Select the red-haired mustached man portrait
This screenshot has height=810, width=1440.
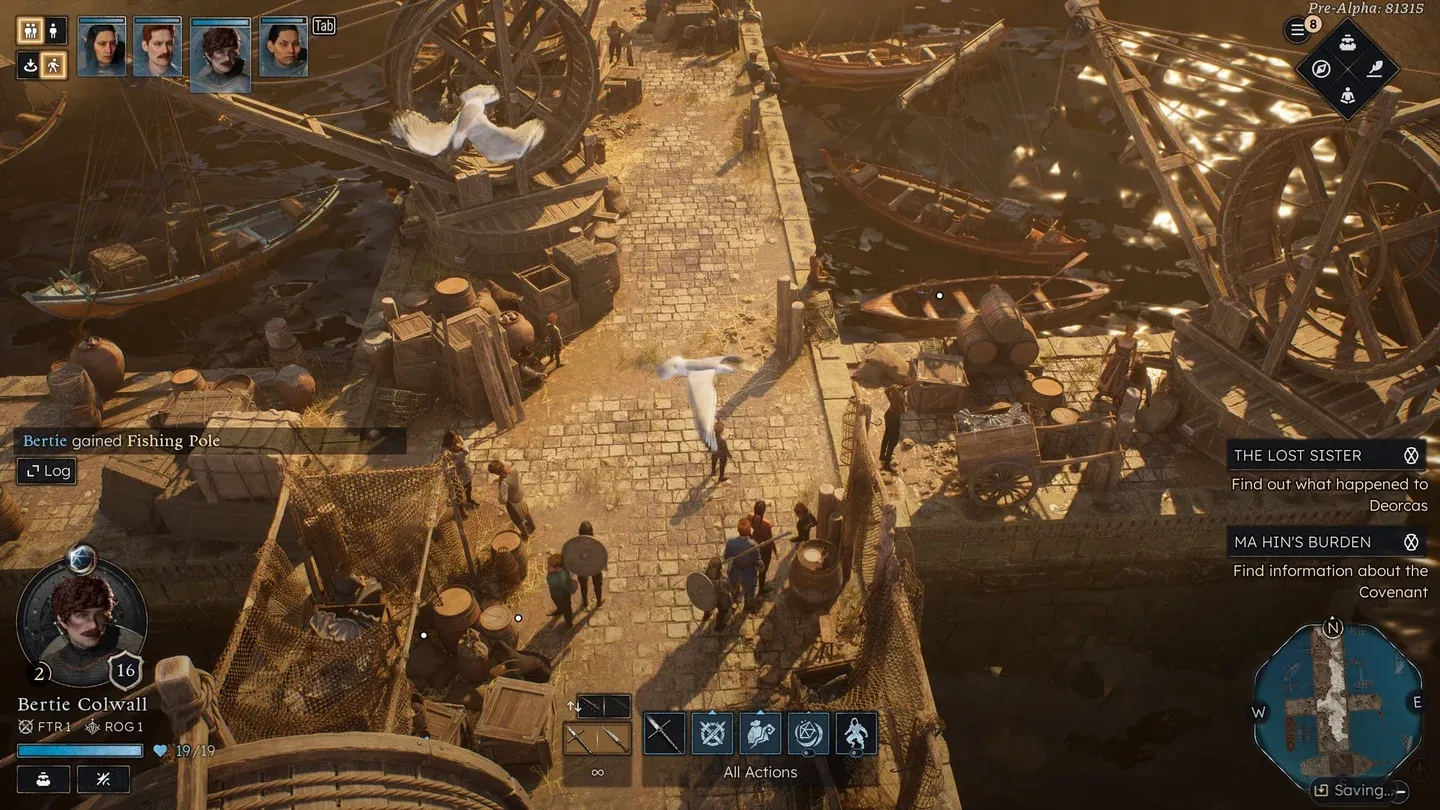point(157,47)
